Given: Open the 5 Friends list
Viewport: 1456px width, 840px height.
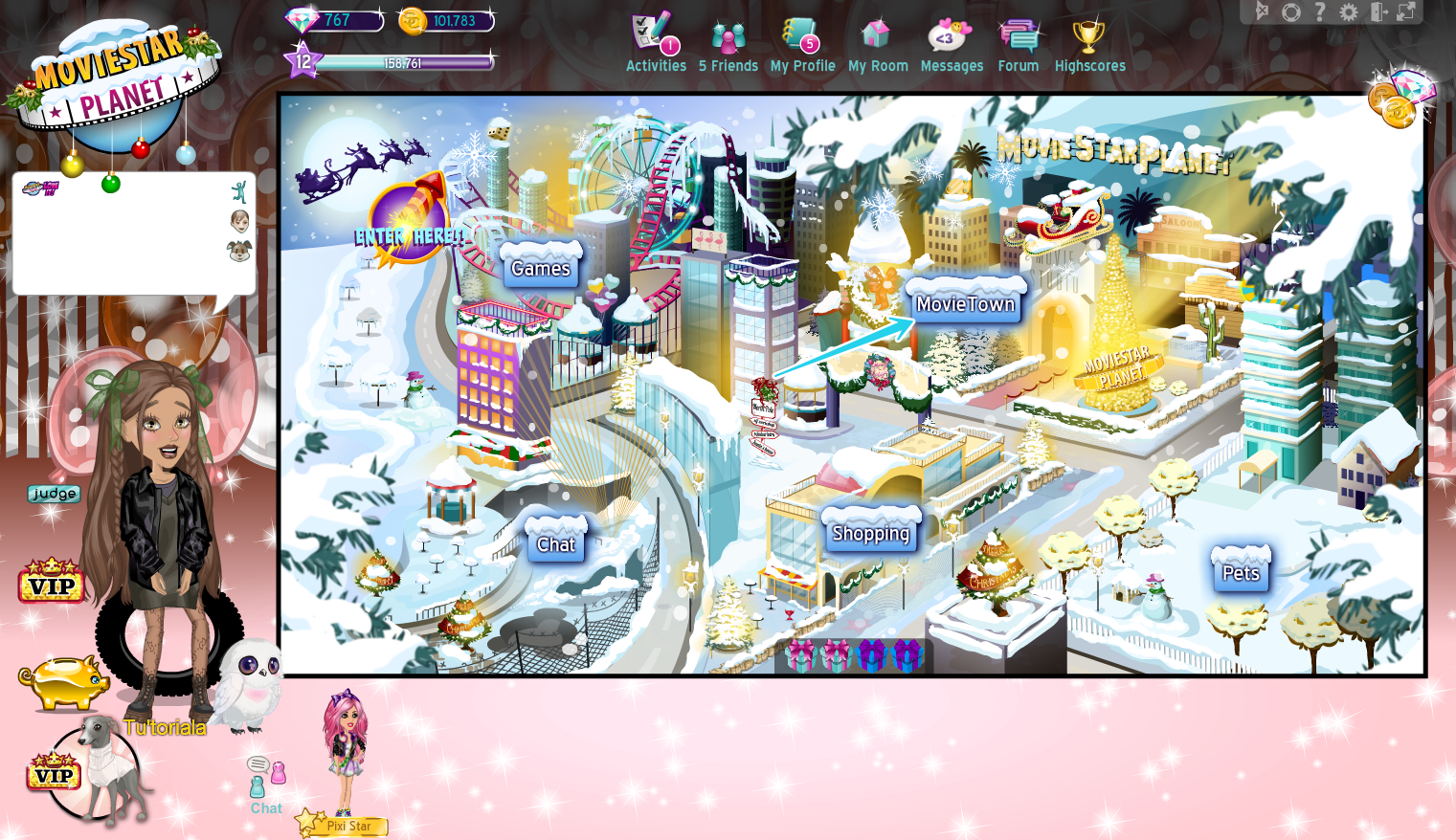Looking at the screenshot, I should (x=728, y=38).
